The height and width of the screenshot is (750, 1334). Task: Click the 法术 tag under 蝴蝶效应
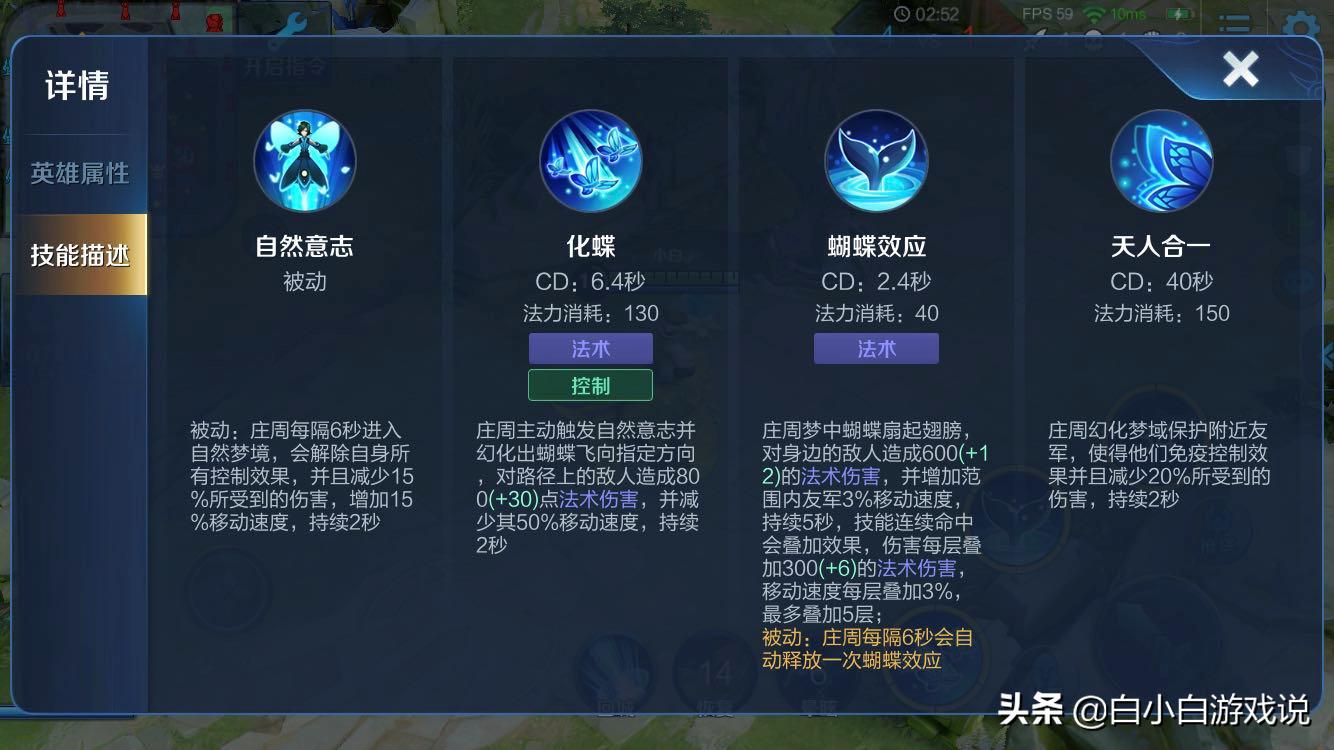876,348
